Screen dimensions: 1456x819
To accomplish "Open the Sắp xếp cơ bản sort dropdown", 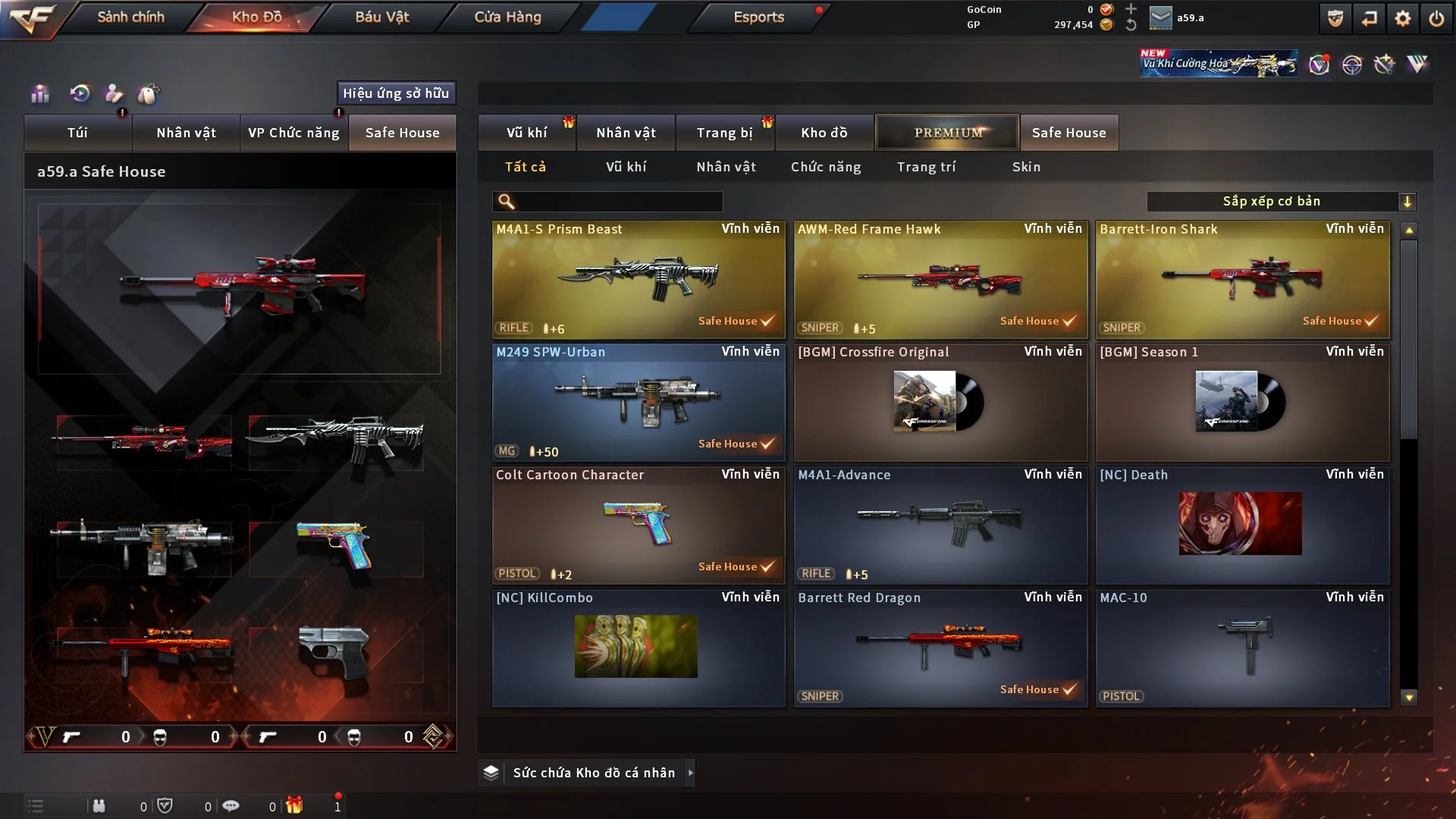I will (1281, 202).
